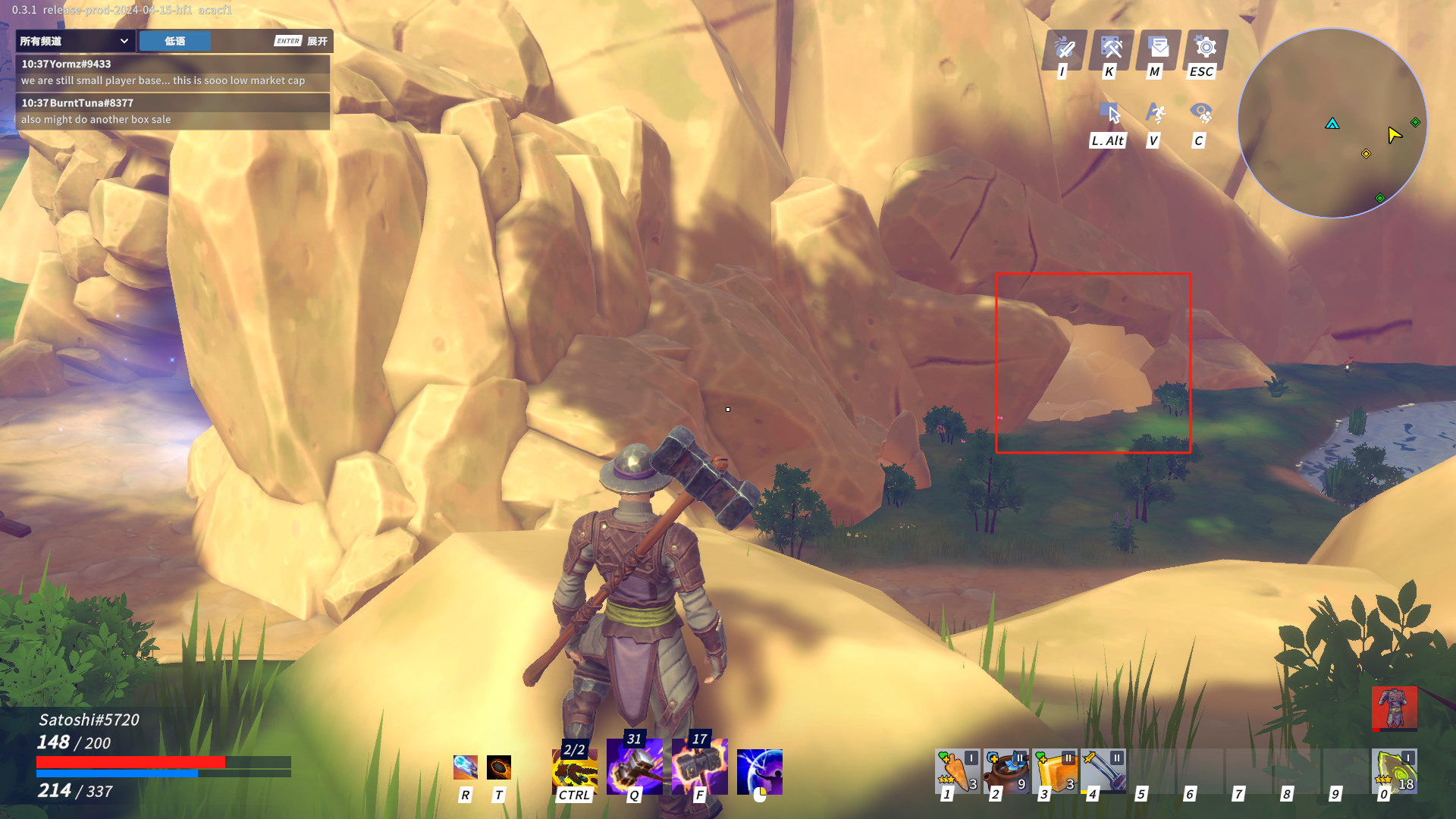
Task: Toggle the auto-run running figure icon
Action: 1155,114
